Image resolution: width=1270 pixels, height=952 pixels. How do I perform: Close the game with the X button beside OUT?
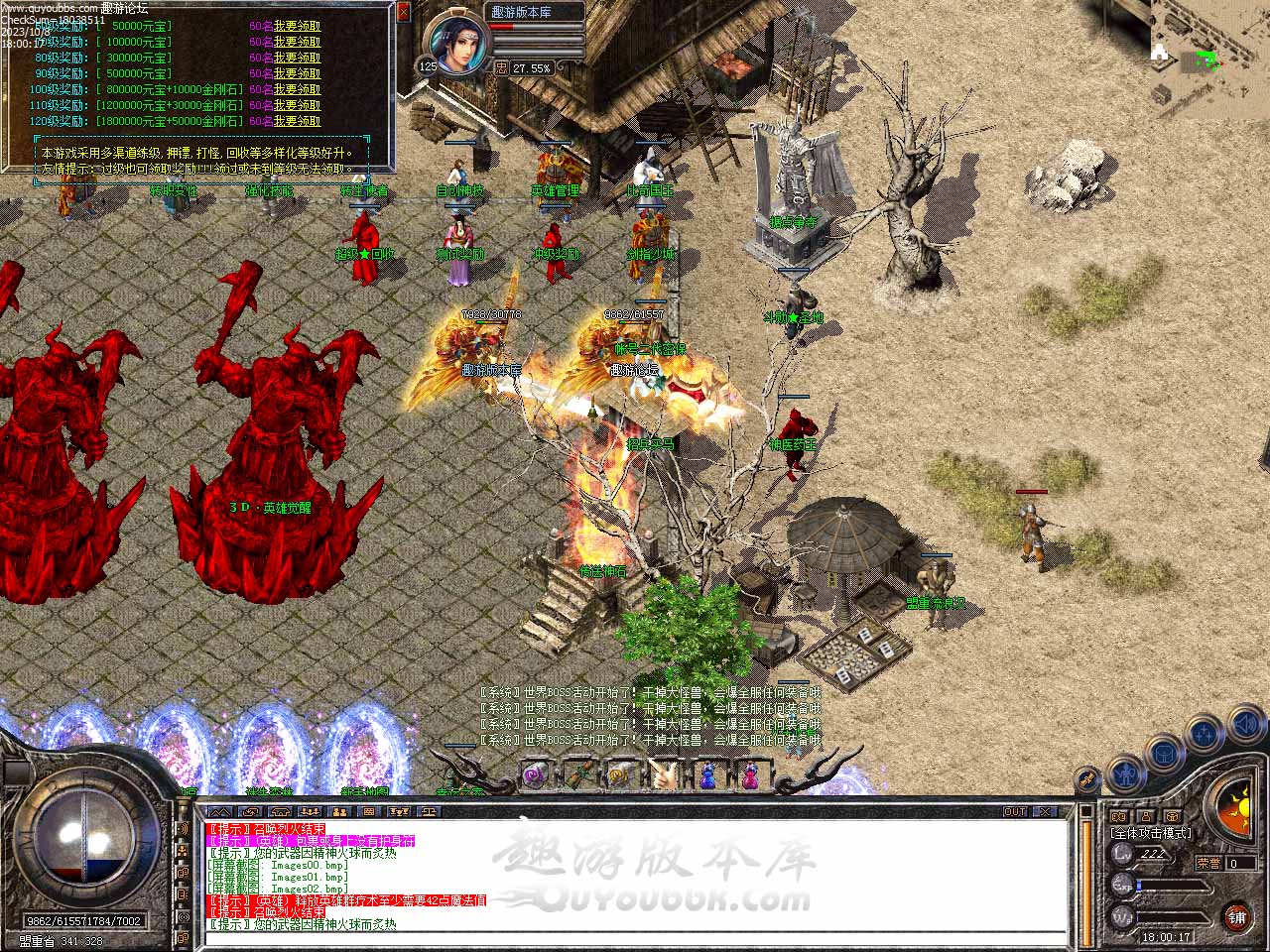click(x=1043, y=811)
